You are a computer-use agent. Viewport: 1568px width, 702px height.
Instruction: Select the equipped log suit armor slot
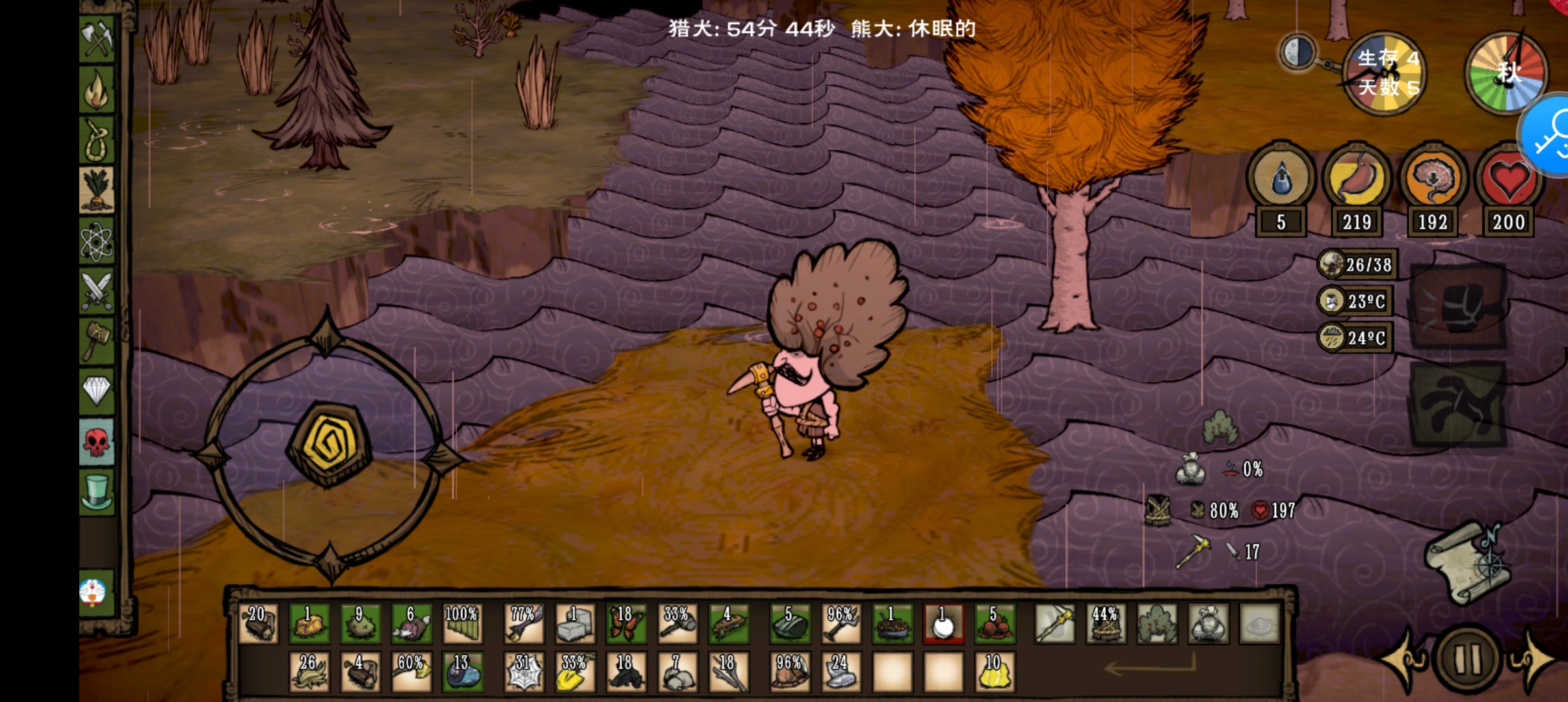[1105, 623]
